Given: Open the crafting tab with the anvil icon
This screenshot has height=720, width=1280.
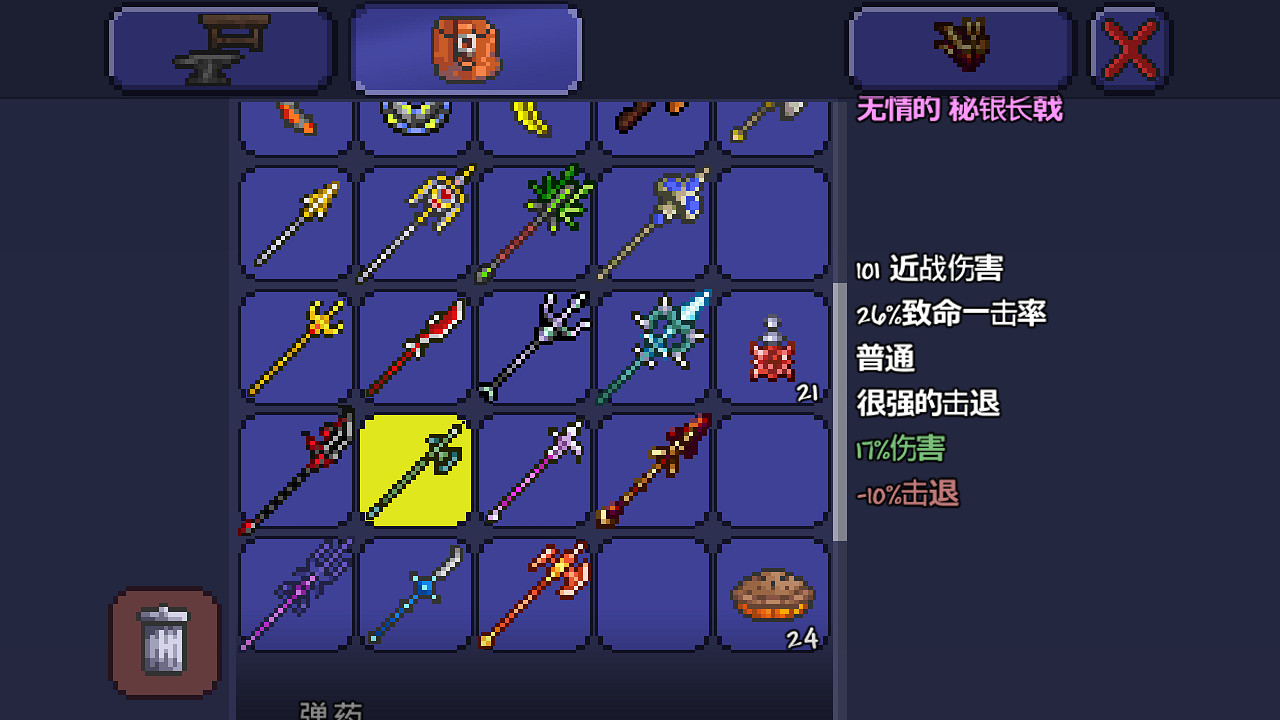Looking at the screenshot, I should pos(220,46).
